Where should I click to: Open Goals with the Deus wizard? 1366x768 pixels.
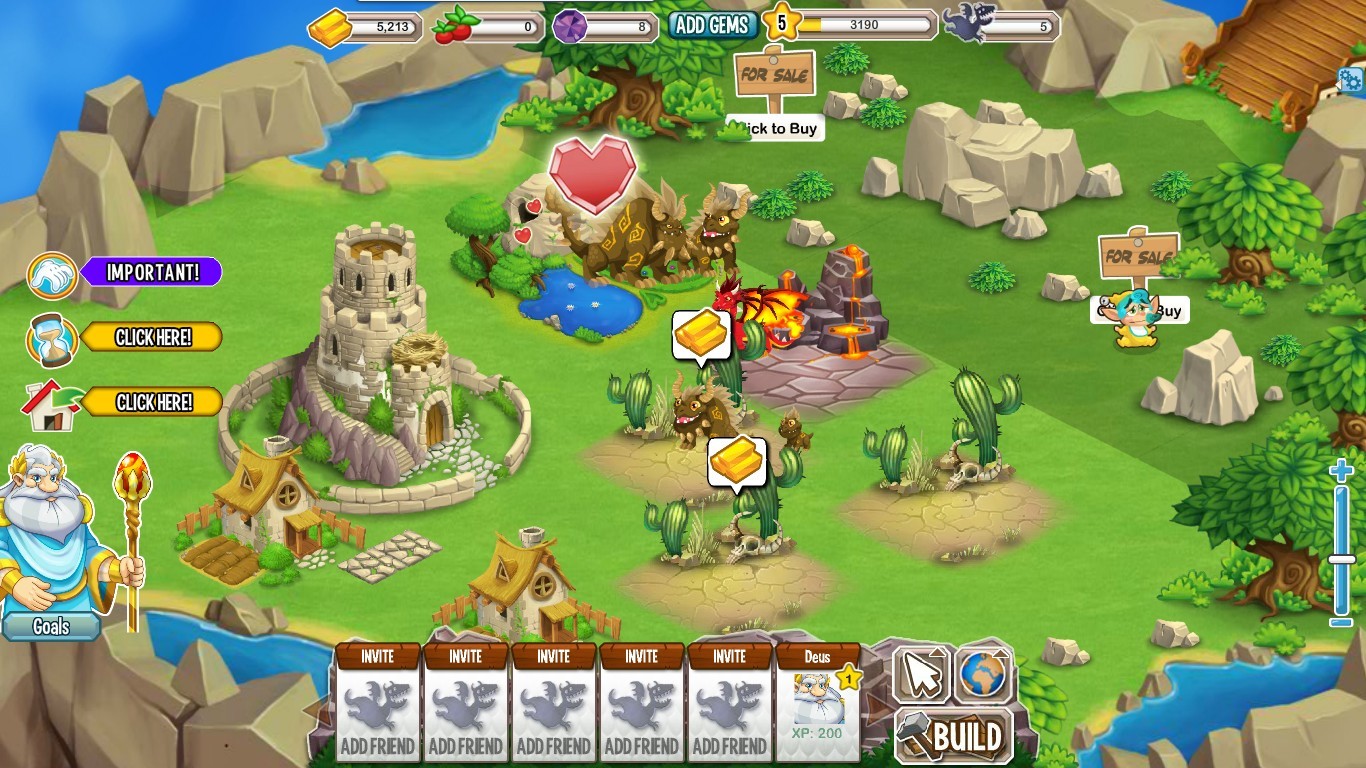[51, 626]
